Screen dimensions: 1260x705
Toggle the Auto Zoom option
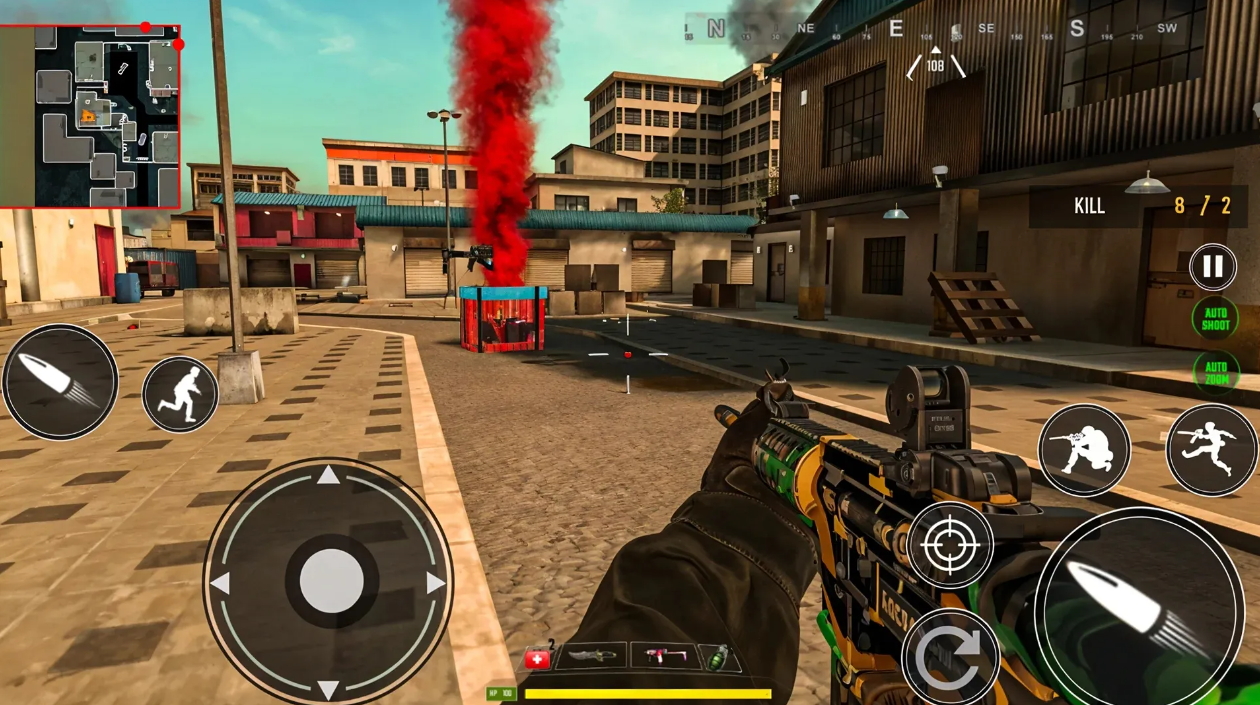click(1215, 373)
